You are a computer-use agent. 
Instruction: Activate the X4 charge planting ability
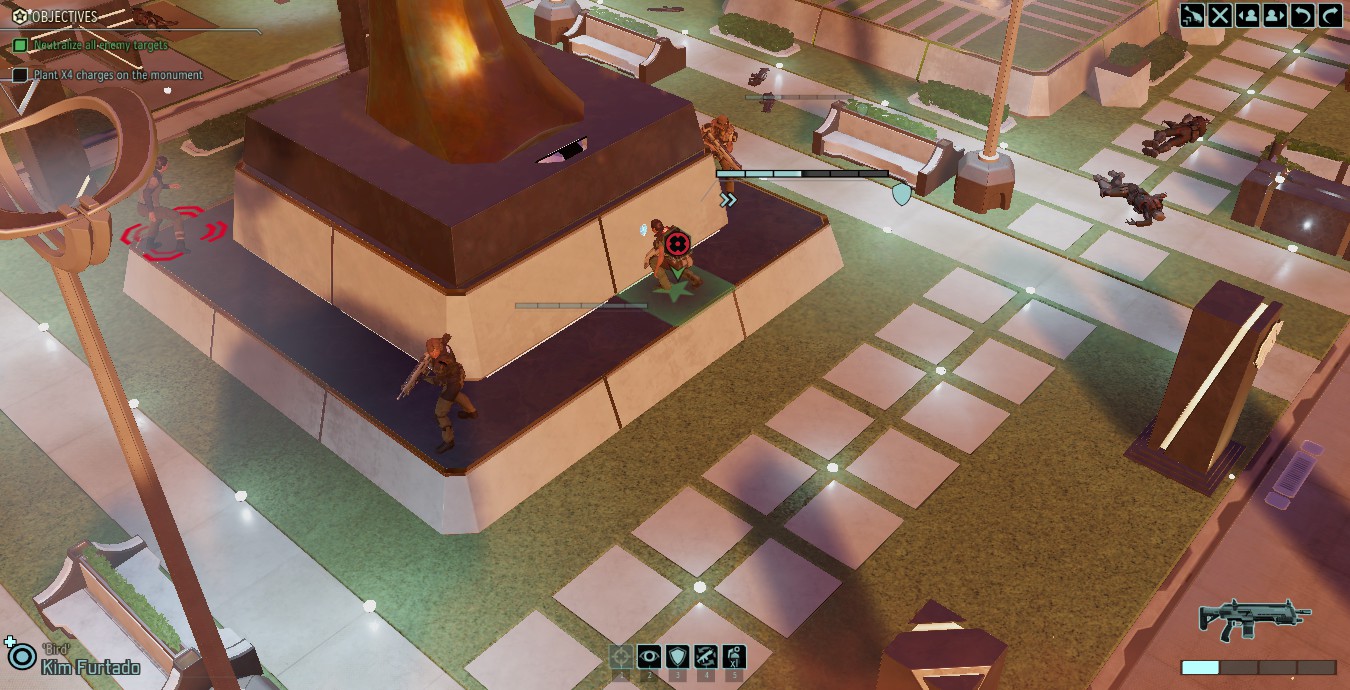733,657
